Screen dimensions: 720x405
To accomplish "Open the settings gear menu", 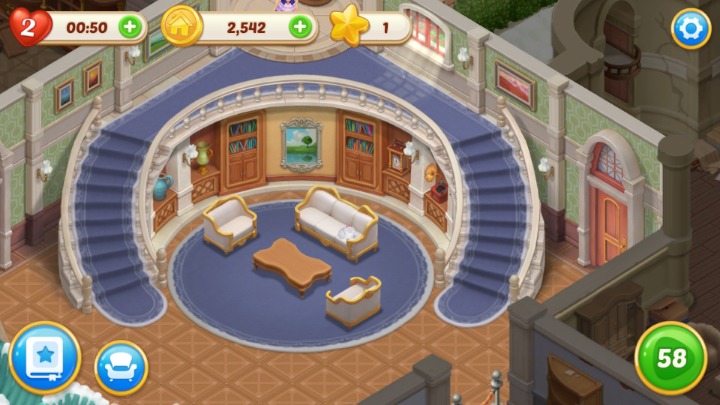I will [690, 28].
